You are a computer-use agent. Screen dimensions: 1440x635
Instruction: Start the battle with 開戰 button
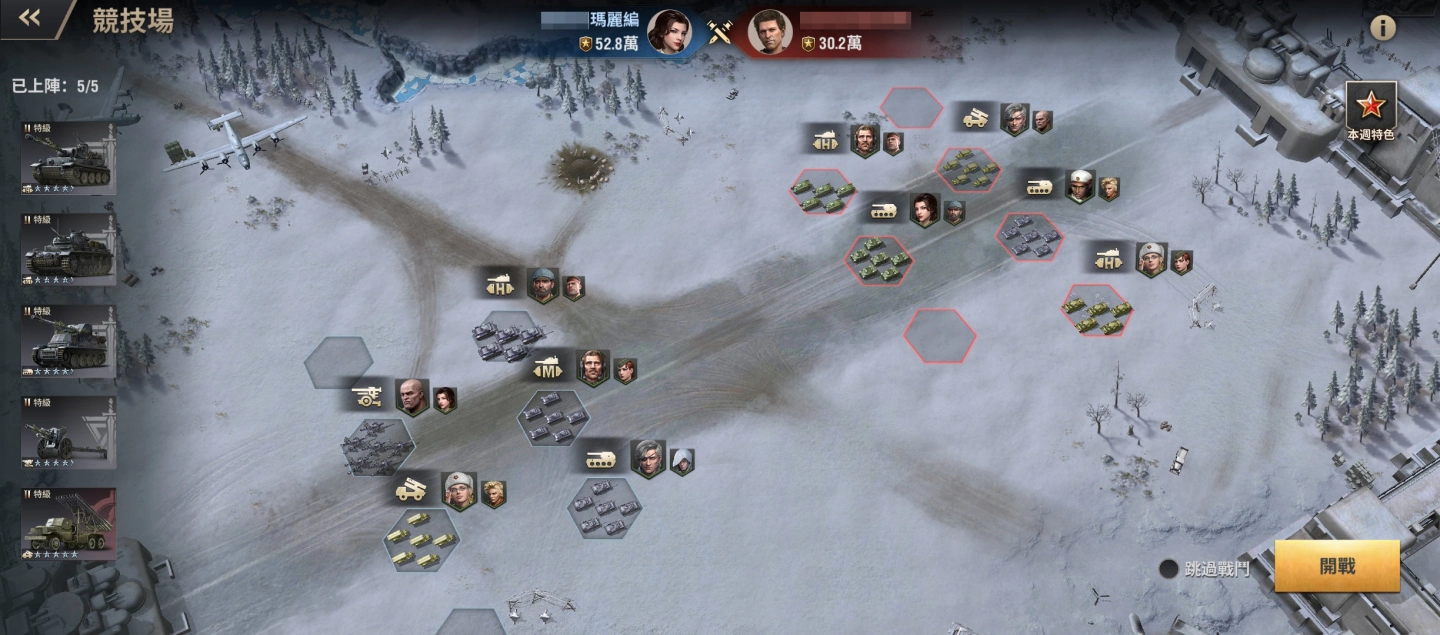(x=1336, y=567)
